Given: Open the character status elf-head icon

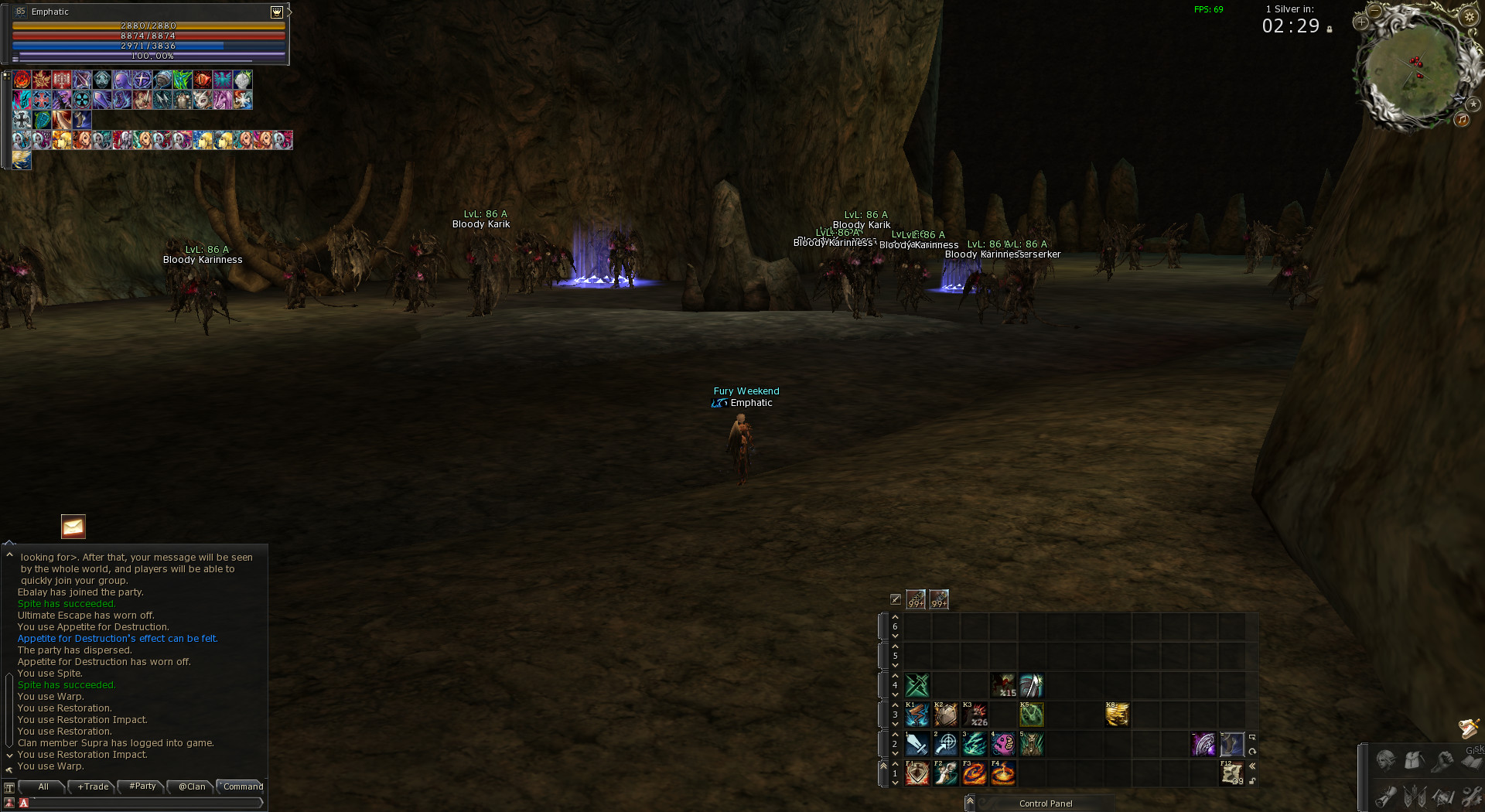Looking at the screenshot, I should coord(1385,761).
